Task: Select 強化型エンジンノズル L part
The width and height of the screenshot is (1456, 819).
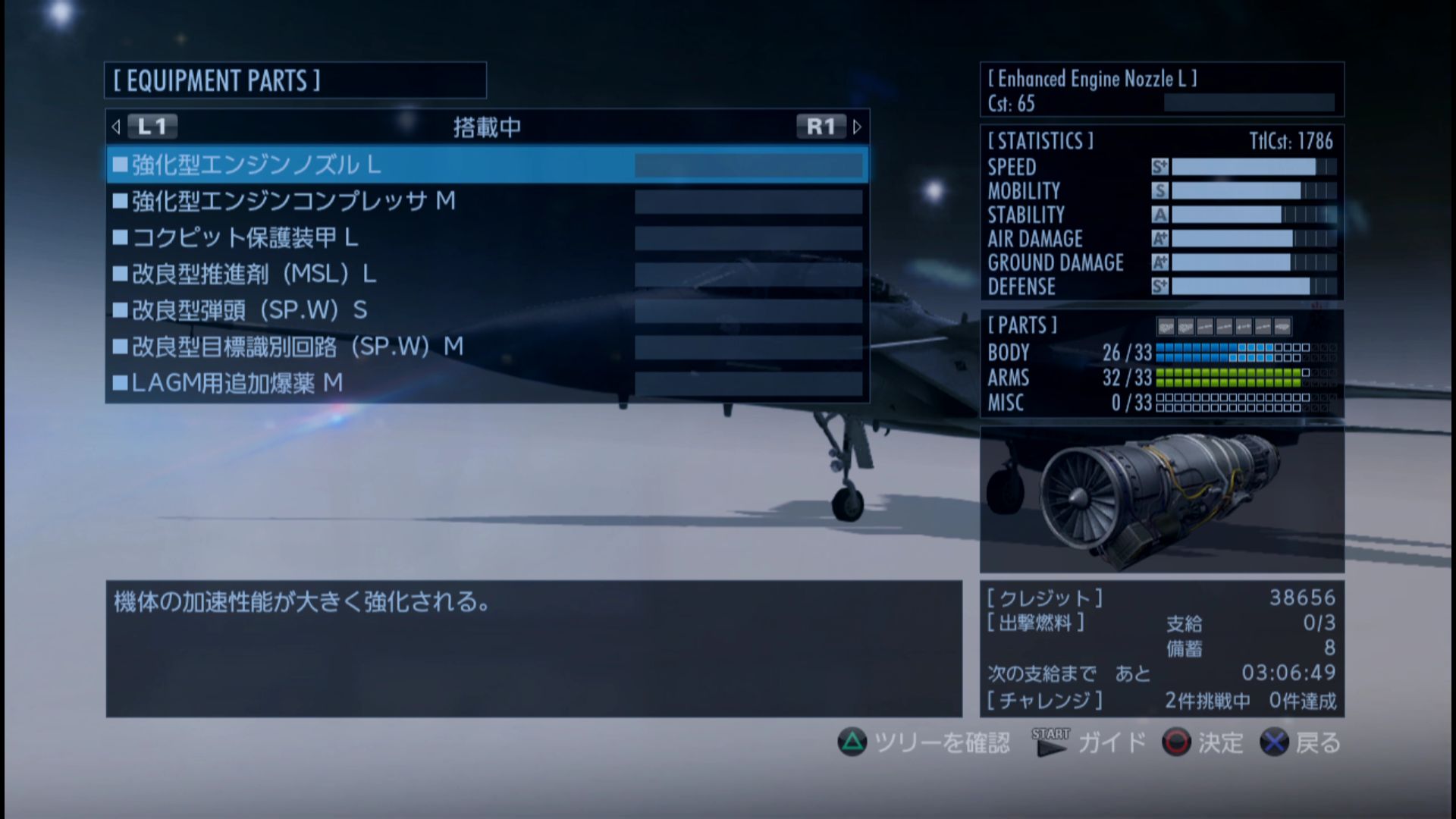Action: pyautogui.click(x=485, y=165)
